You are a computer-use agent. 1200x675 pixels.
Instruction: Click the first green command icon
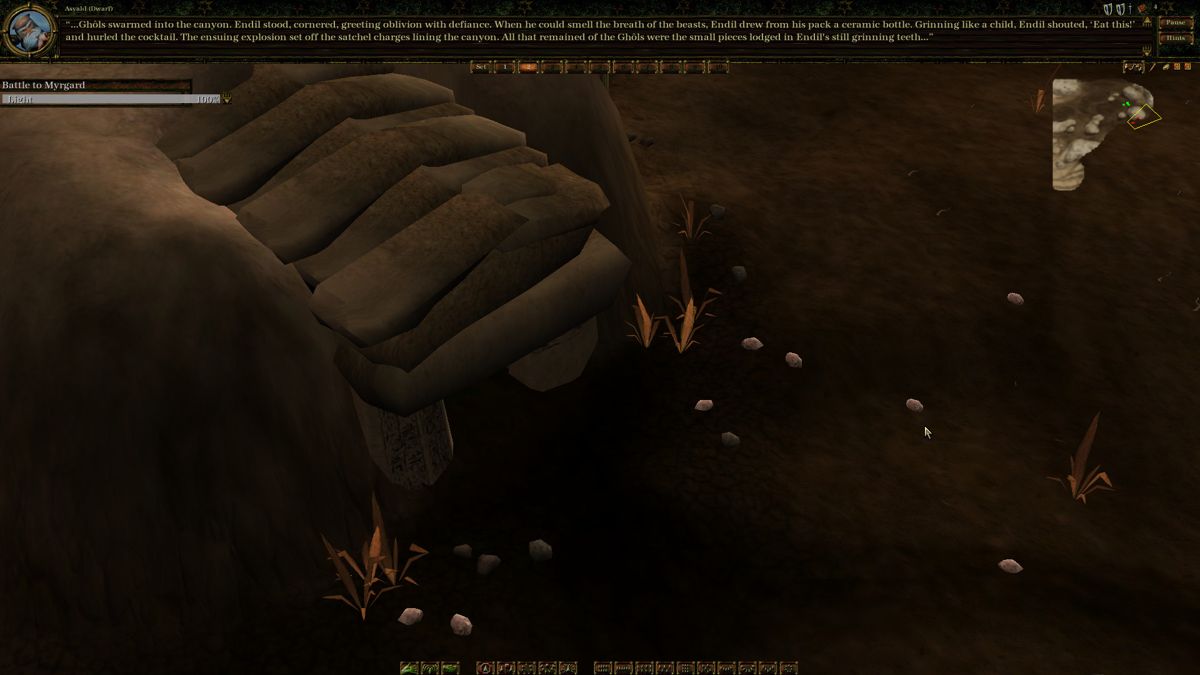409,667
